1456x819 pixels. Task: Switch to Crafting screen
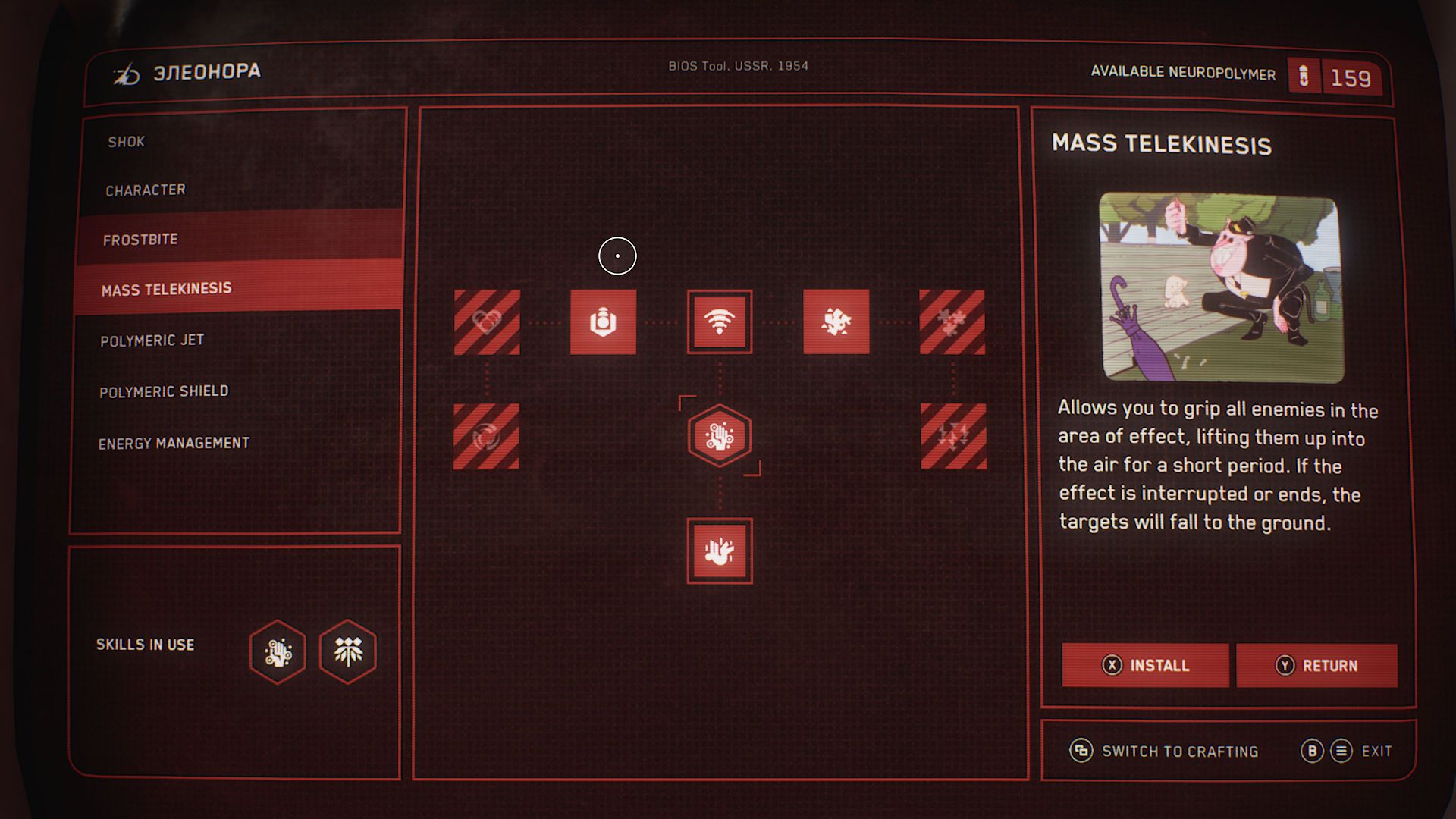coord(1164,751)
